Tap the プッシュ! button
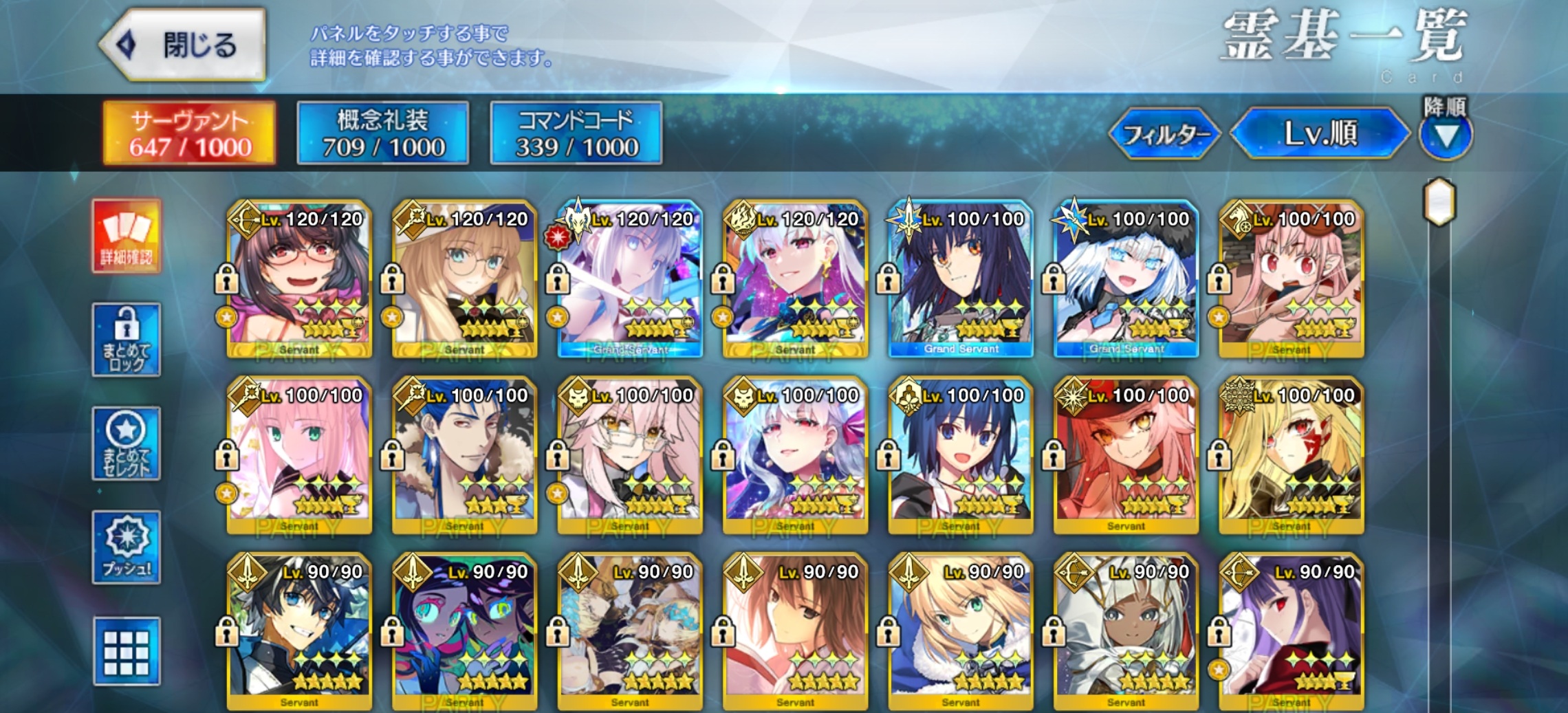This screenshot has height=713, width=1568. [127, 548]
